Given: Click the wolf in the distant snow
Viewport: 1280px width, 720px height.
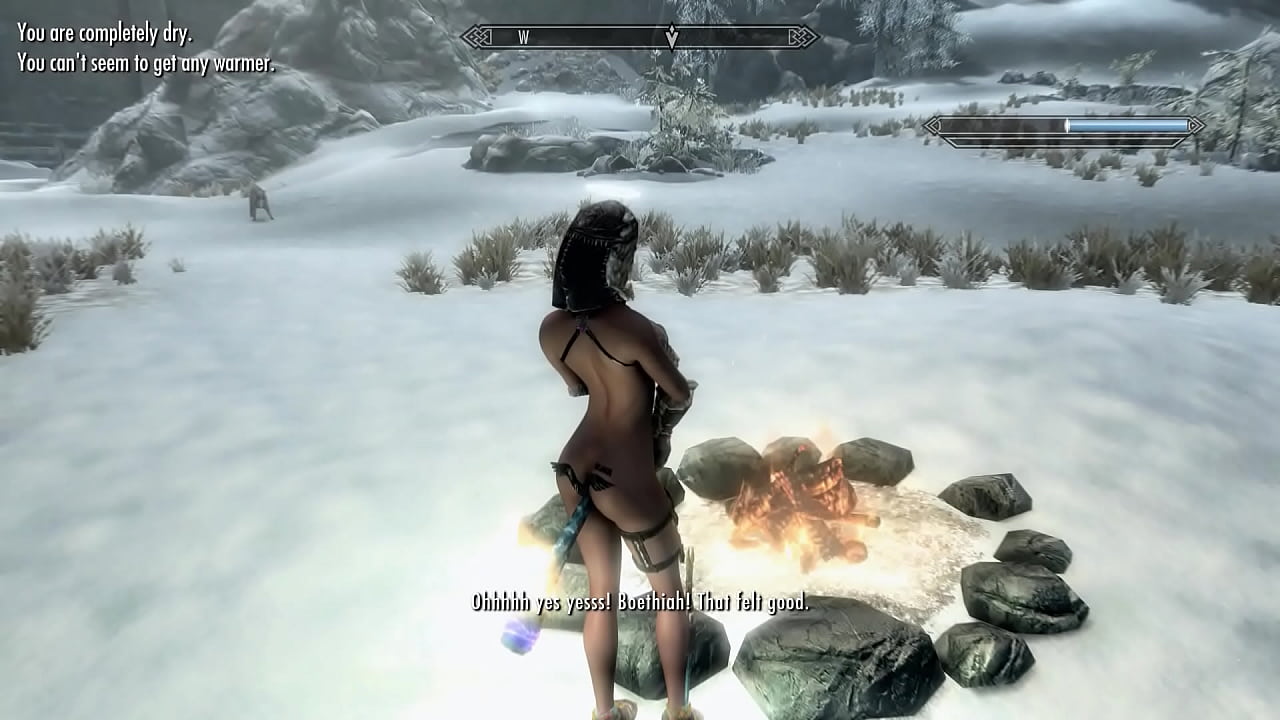Looking at the screenshot, I should (258, 198).
